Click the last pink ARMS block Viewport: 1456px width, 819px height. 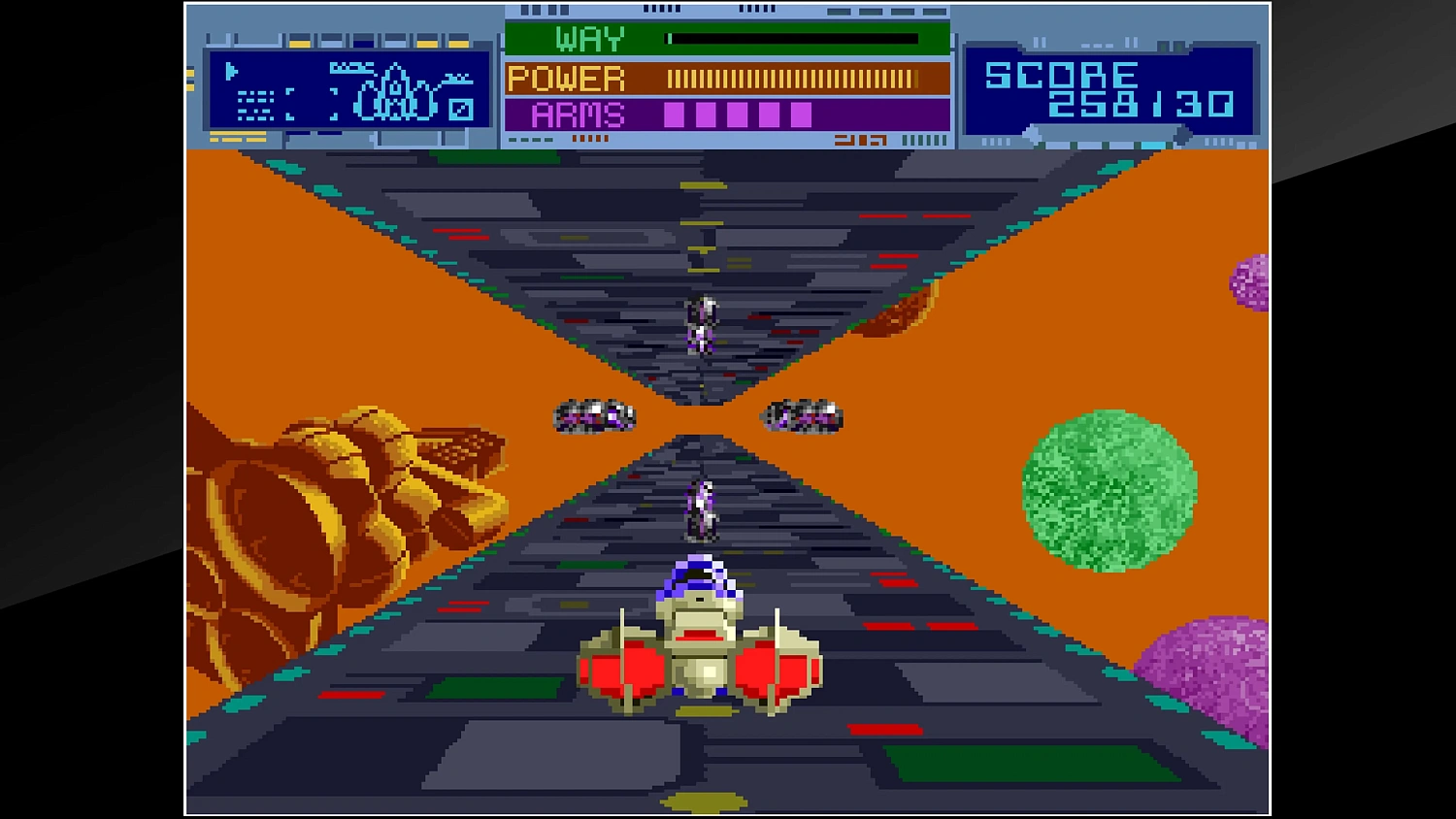(801, 115)
